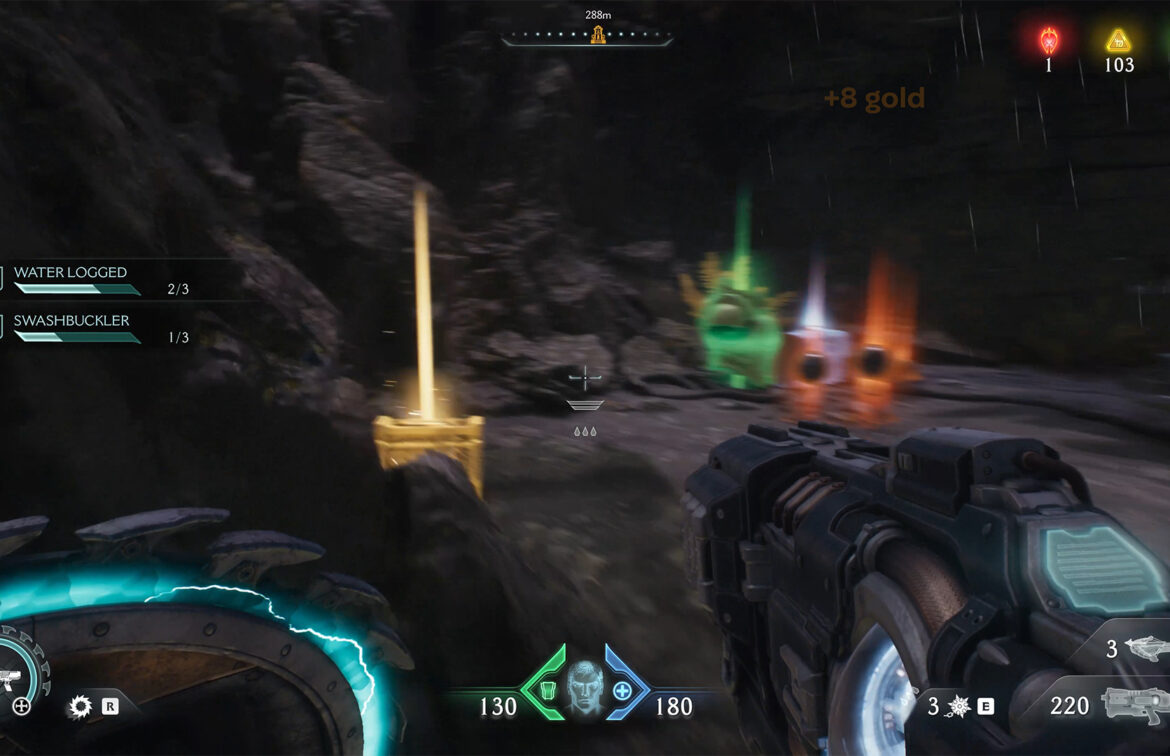Select the player face portrait
Viewport: 1170px width, 756px height.
[584, 689]
